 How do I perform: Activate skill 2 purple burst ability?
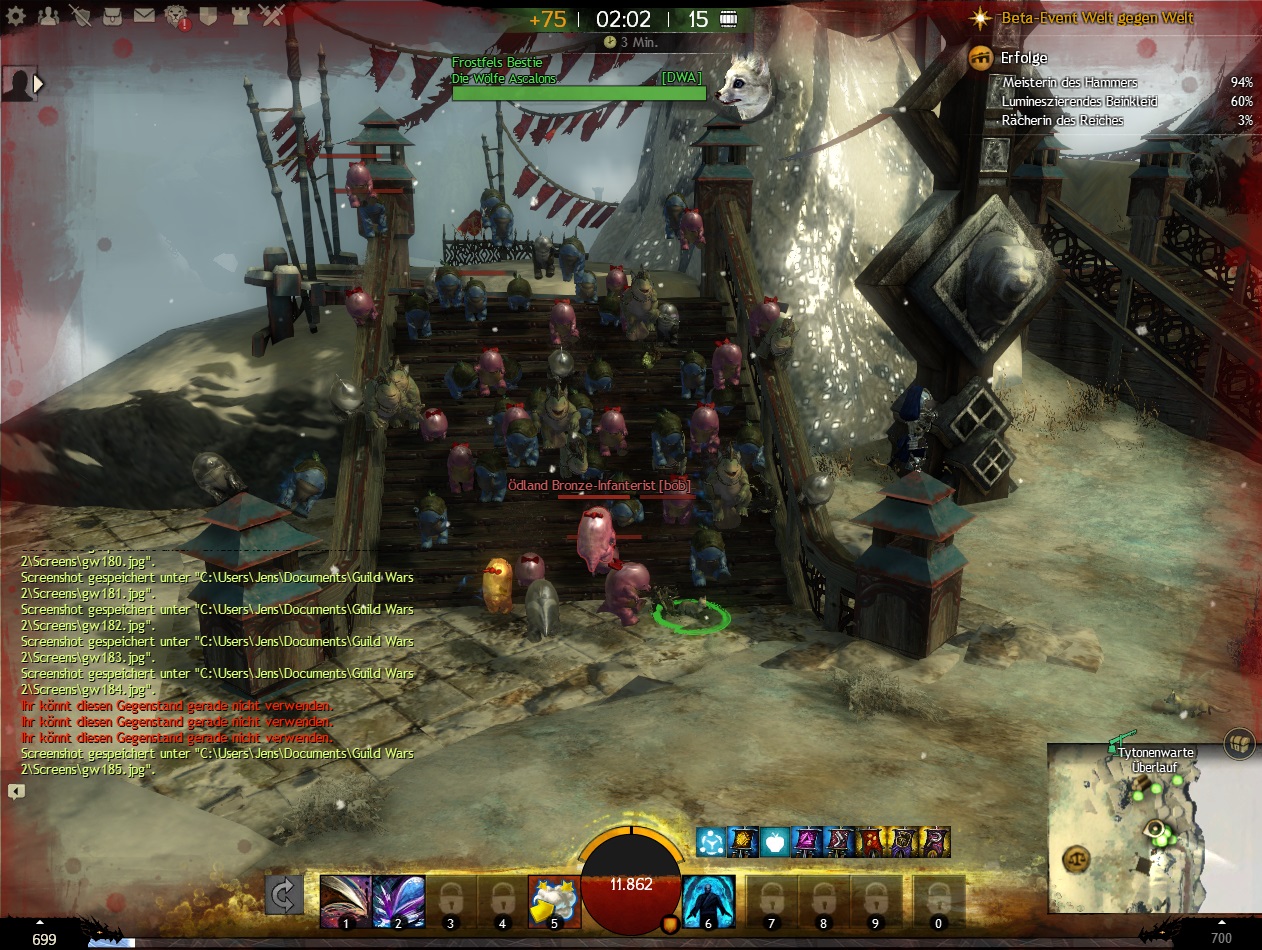coord(398,901)
